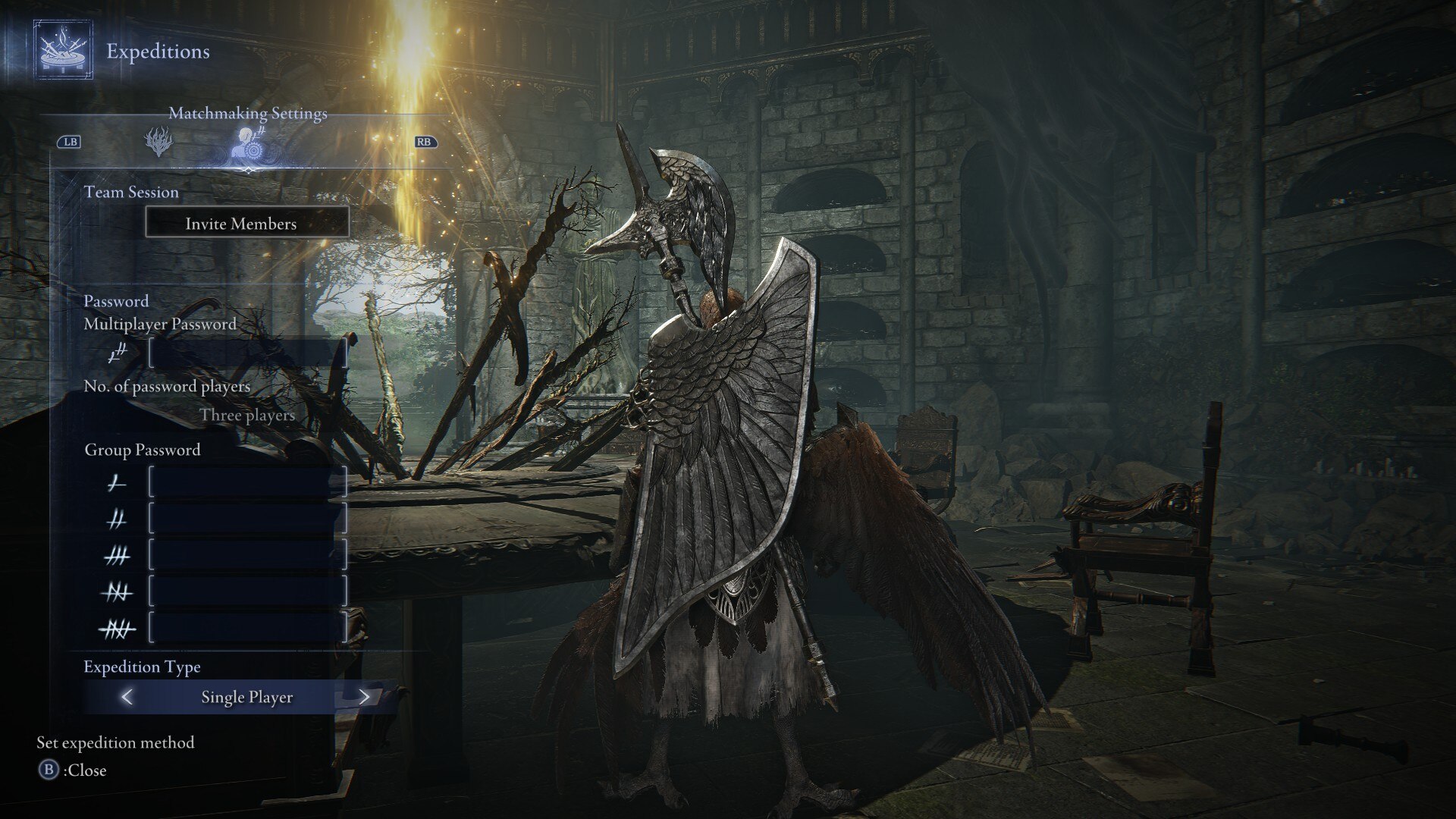Choose the Three players option
1456x819 pixels.
[247, 416]
